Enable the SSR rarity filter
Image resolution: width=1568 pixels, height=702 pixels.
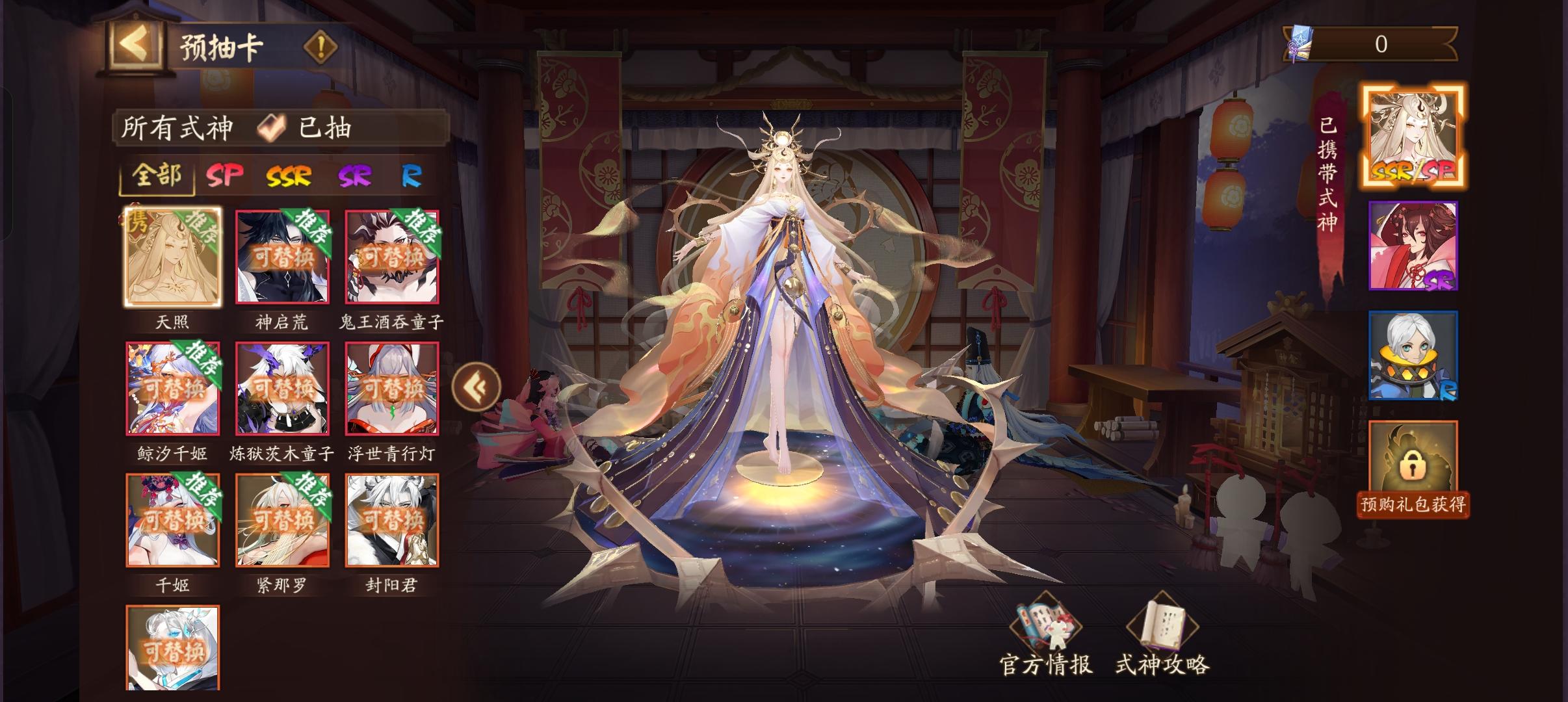[x=289, y=175]
